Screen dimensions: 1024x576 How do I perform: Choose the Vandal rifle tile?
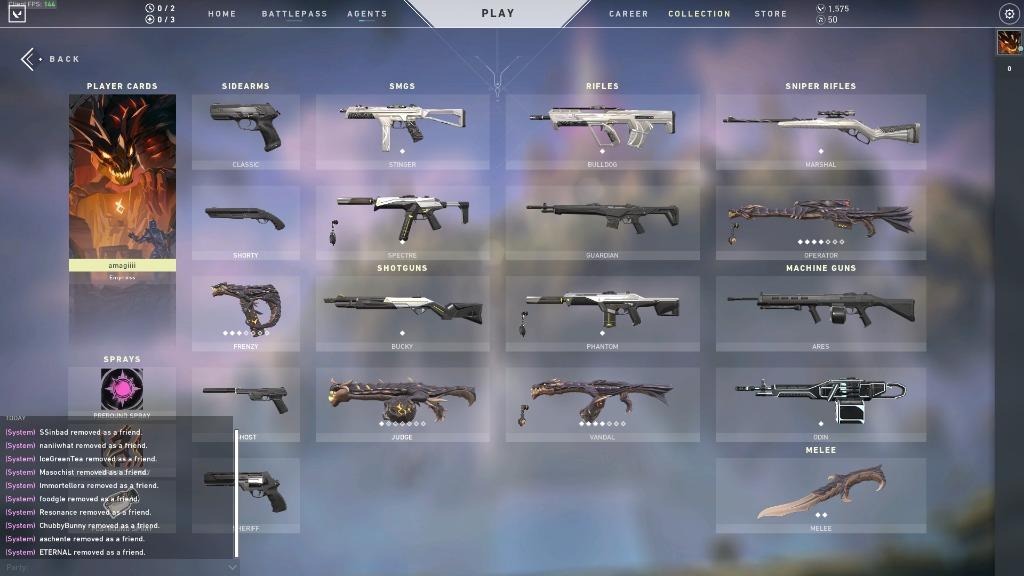602,404
